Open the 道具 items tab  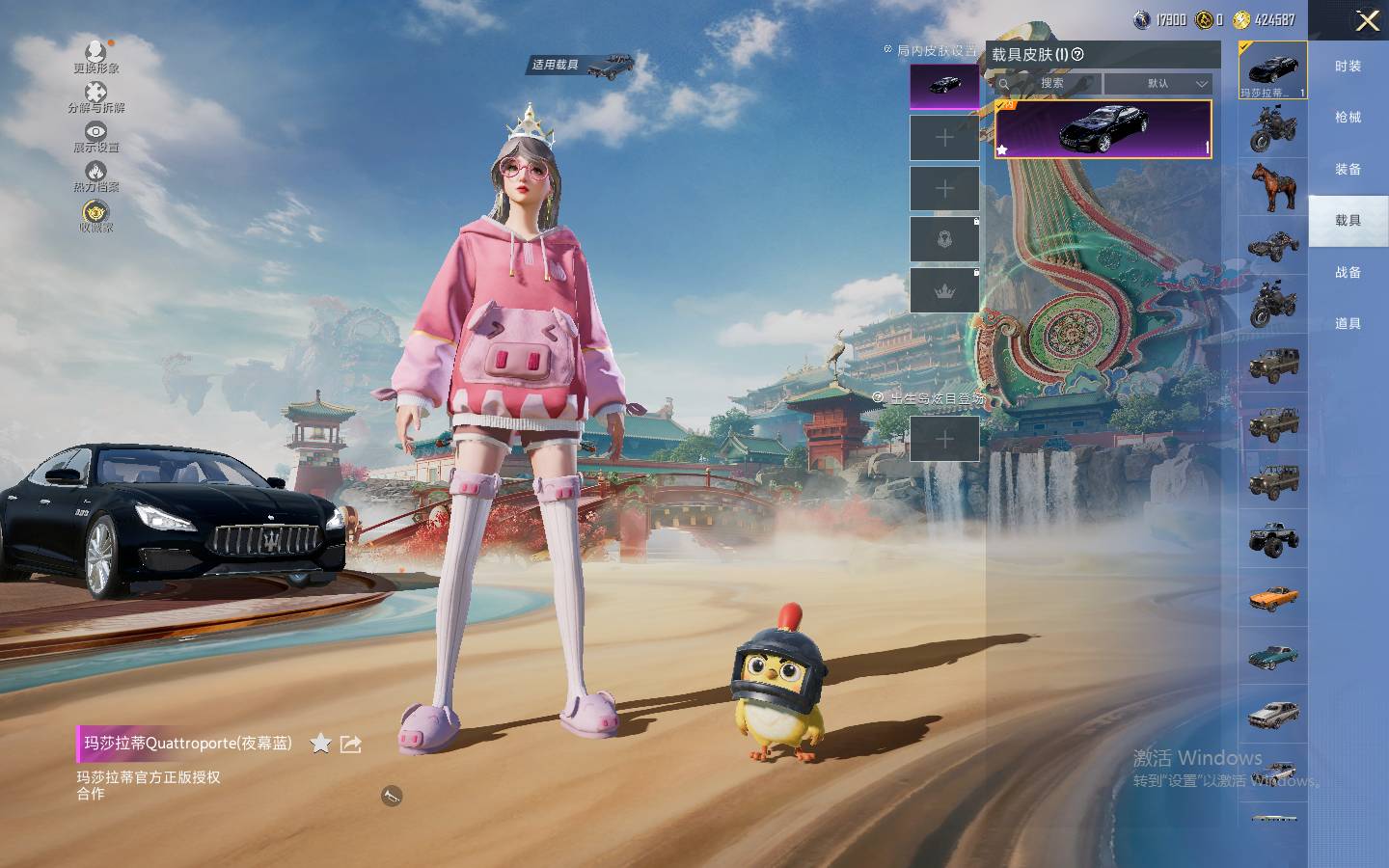1348,324
